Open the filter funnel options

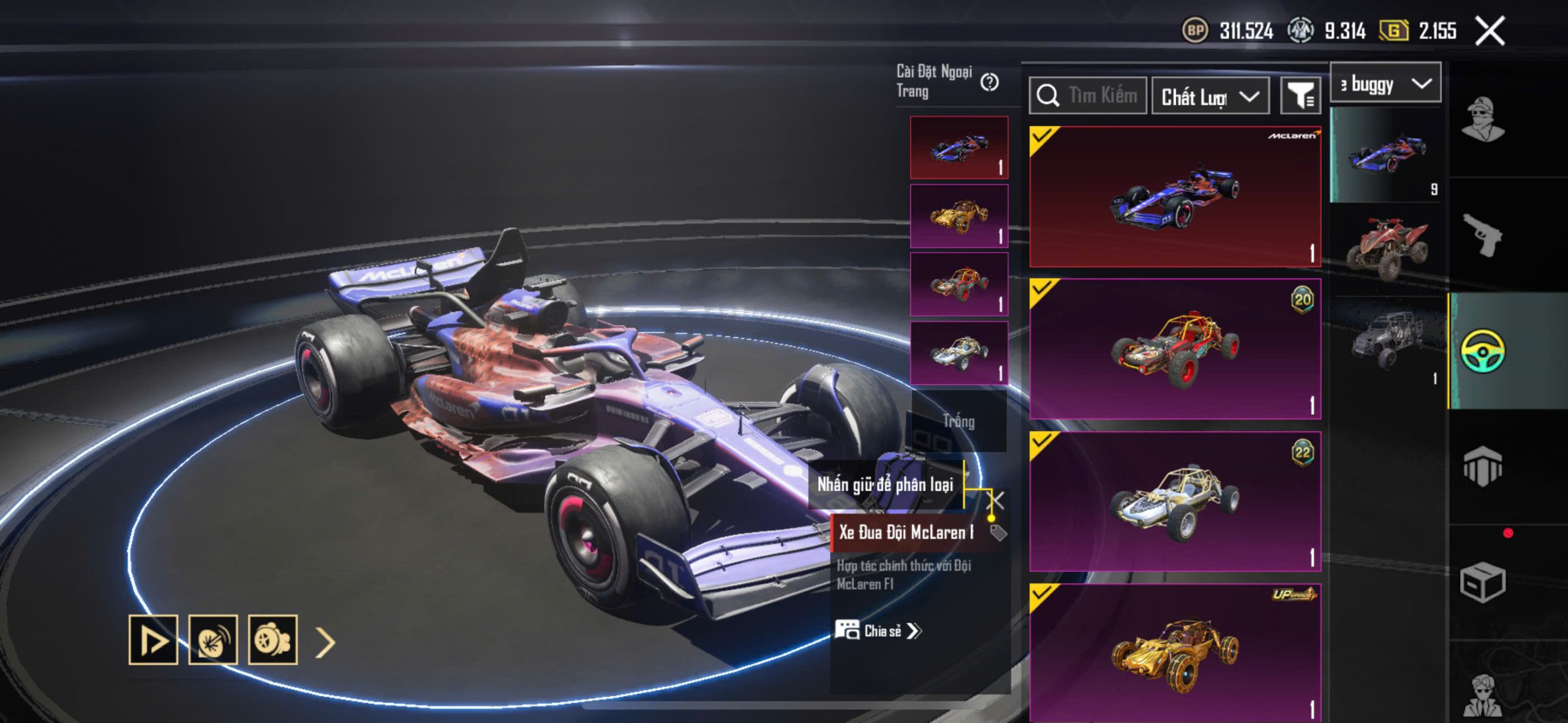coord(1300,96)
